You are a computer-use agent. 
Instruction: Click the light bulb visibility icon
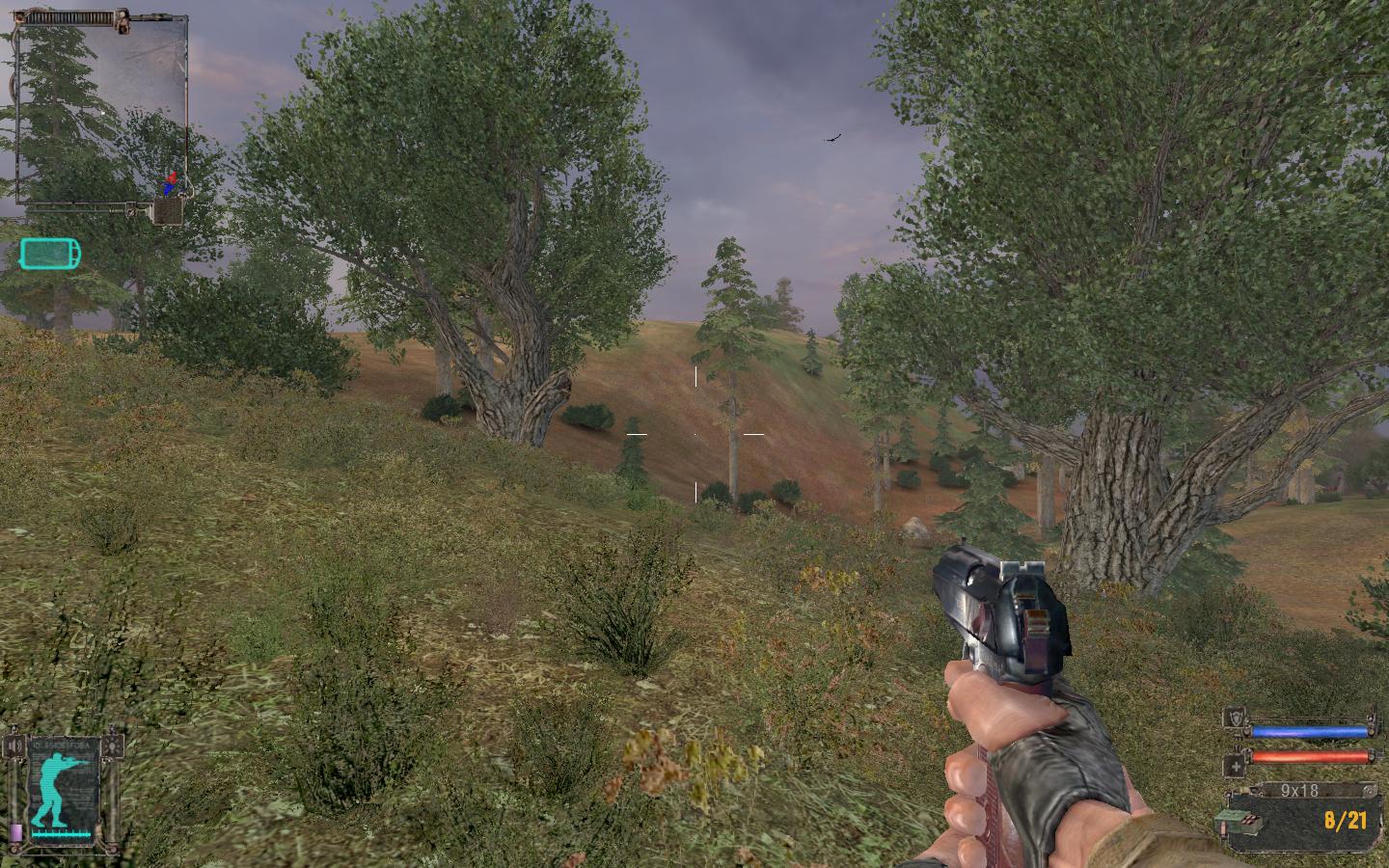[115, 746]
